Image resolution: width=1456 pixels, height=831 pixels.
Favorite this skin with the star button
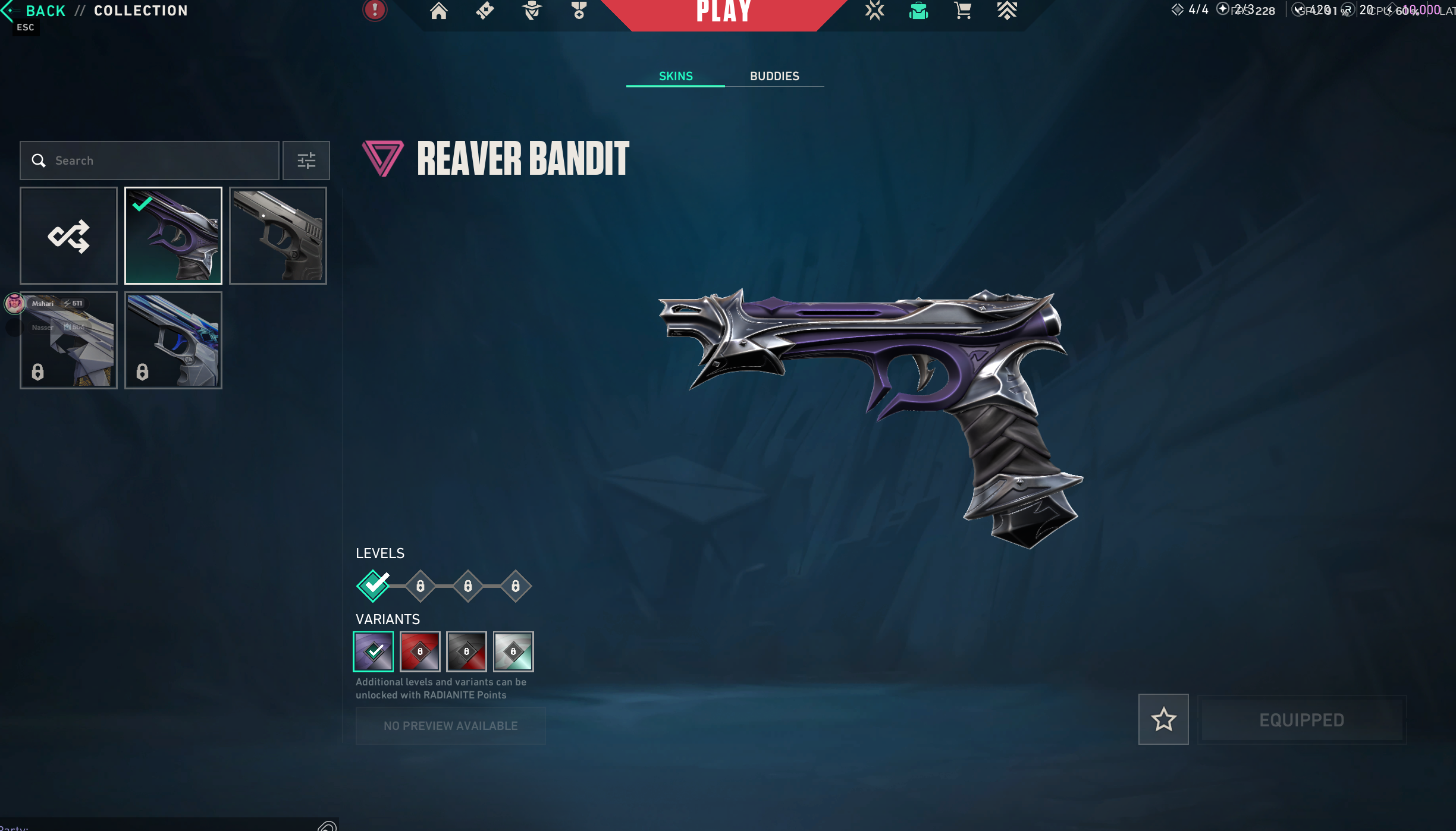[1163, 719]
